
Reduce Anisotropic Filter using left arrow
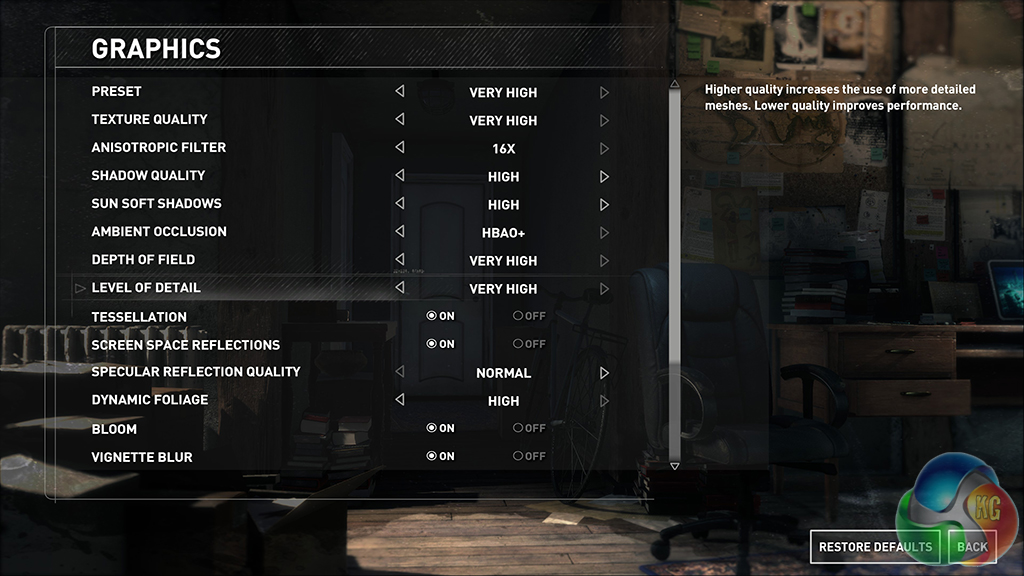400,147
